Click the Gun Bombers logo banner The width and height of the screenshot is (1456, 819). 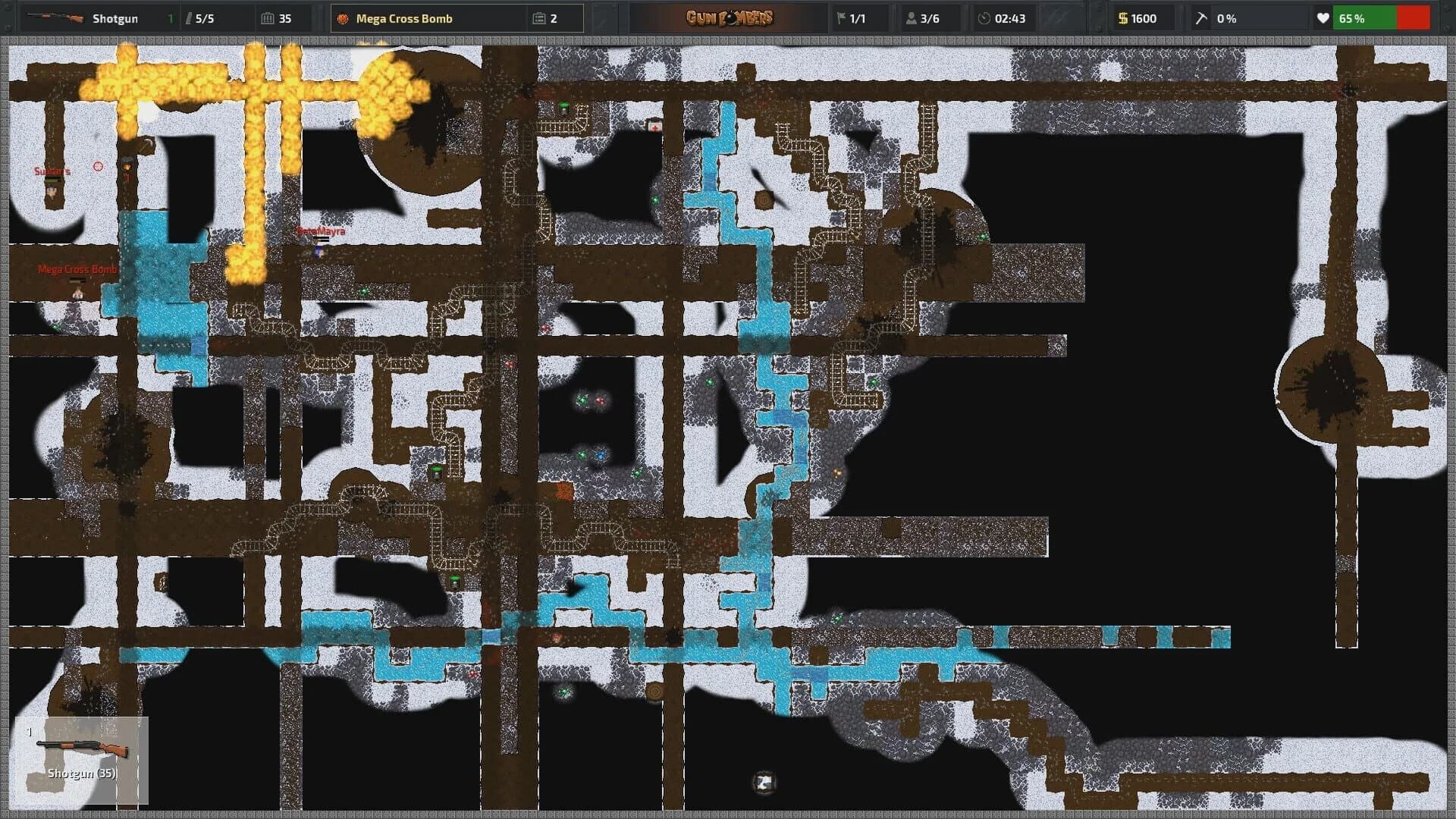[730, 18]
